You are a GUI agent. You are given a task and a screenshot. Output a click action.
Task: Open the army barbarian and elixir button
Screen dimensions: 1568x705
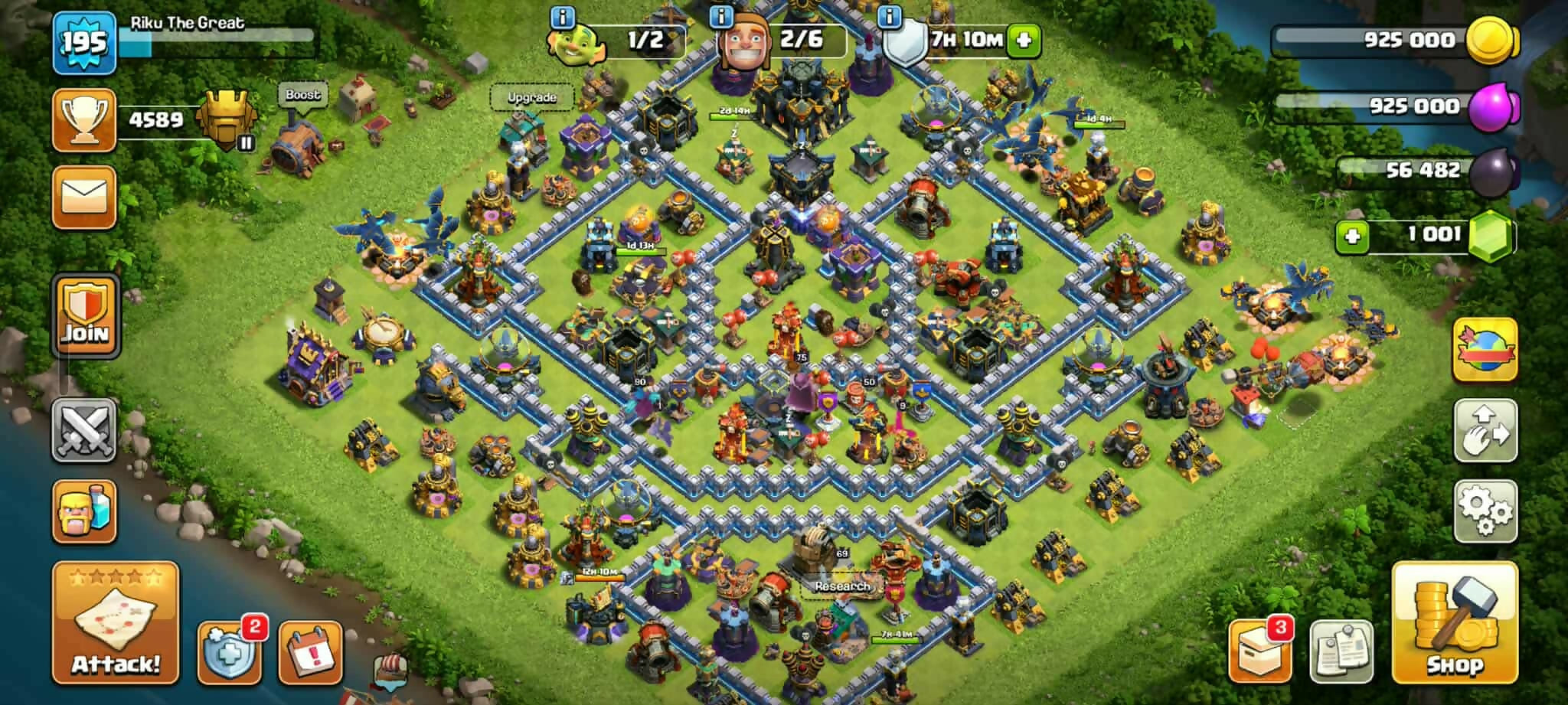click(84, 511)
